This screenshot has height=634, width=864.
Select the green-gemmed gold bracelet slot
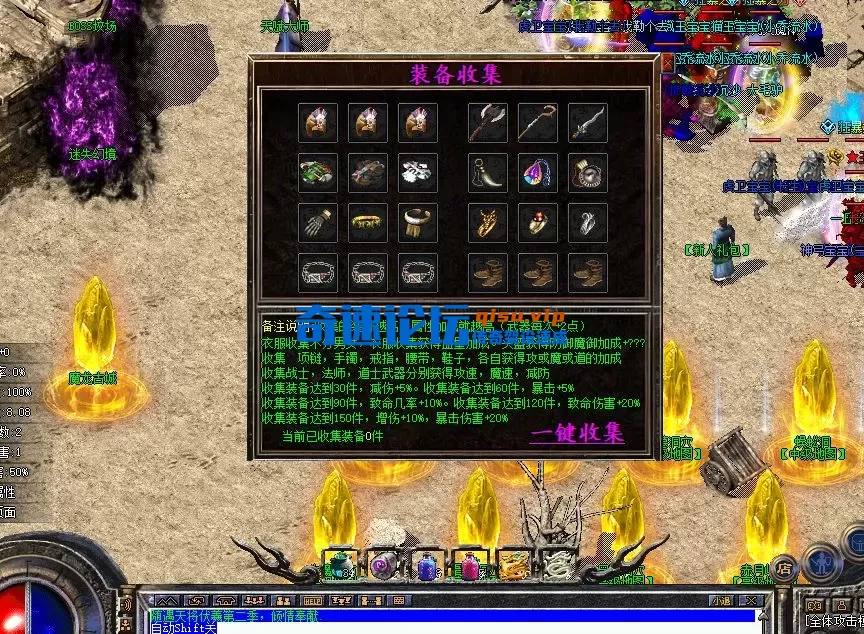(368, 223)
